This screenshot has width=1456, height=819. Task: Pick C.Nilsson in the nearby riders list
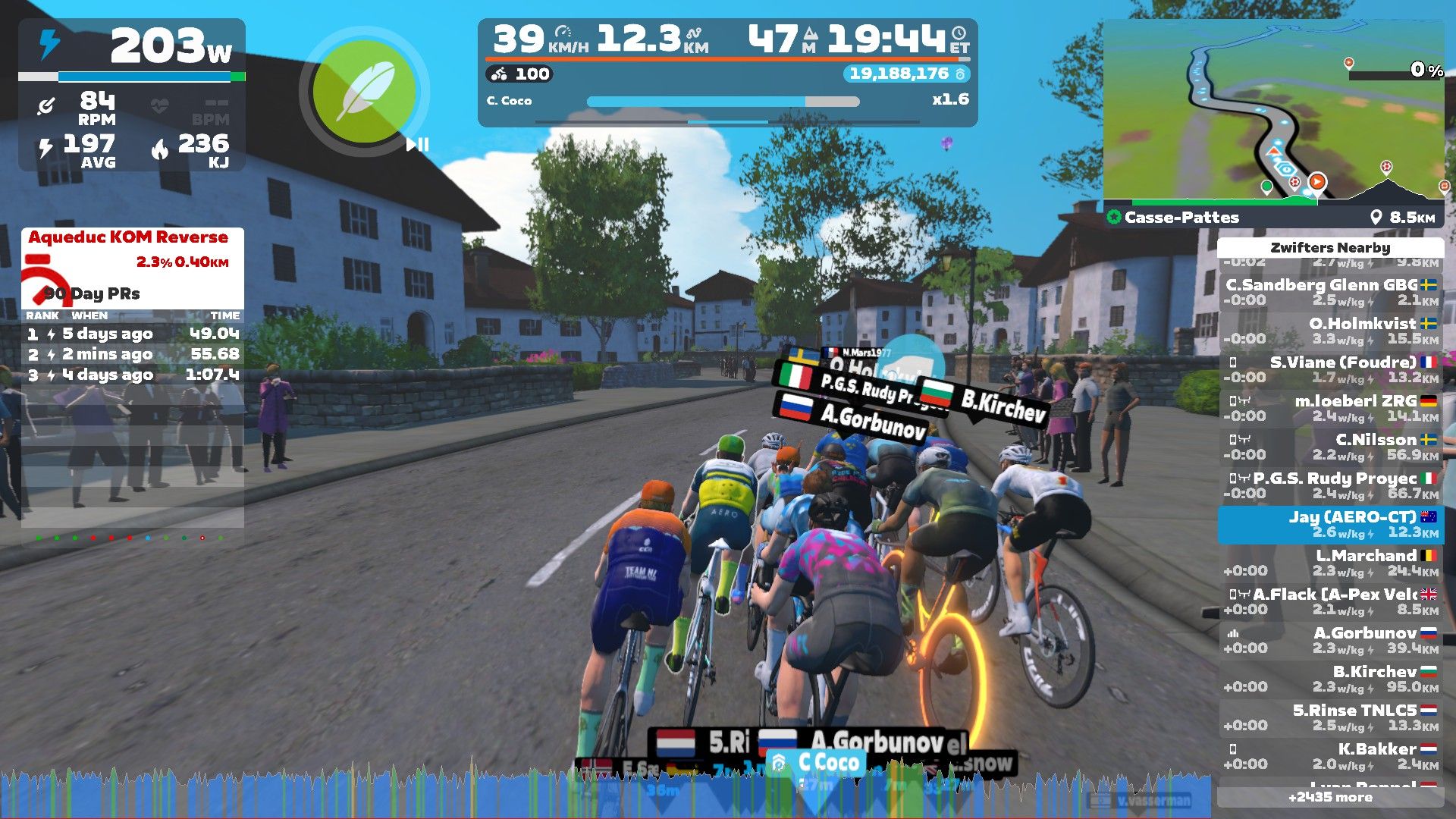1330,447
